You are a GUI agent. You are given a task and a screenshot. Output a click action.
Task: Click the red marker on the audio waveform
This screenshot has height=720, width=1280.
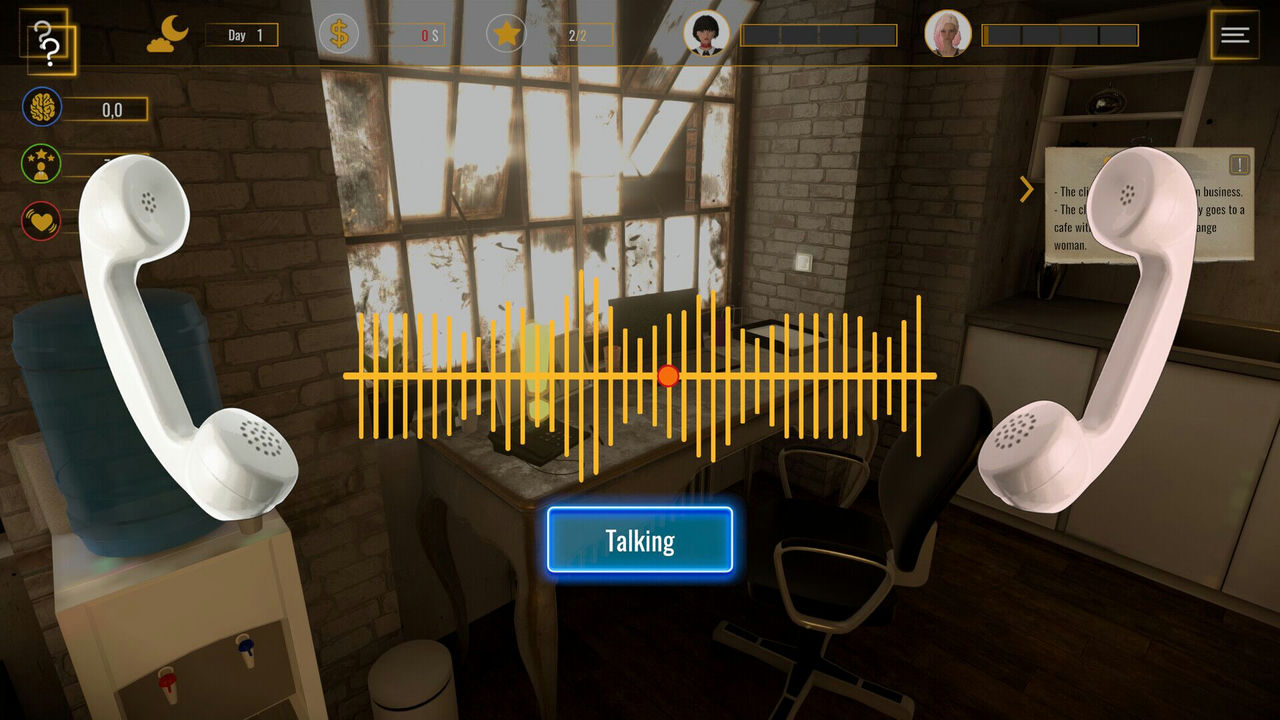click(x=666, y=376)
